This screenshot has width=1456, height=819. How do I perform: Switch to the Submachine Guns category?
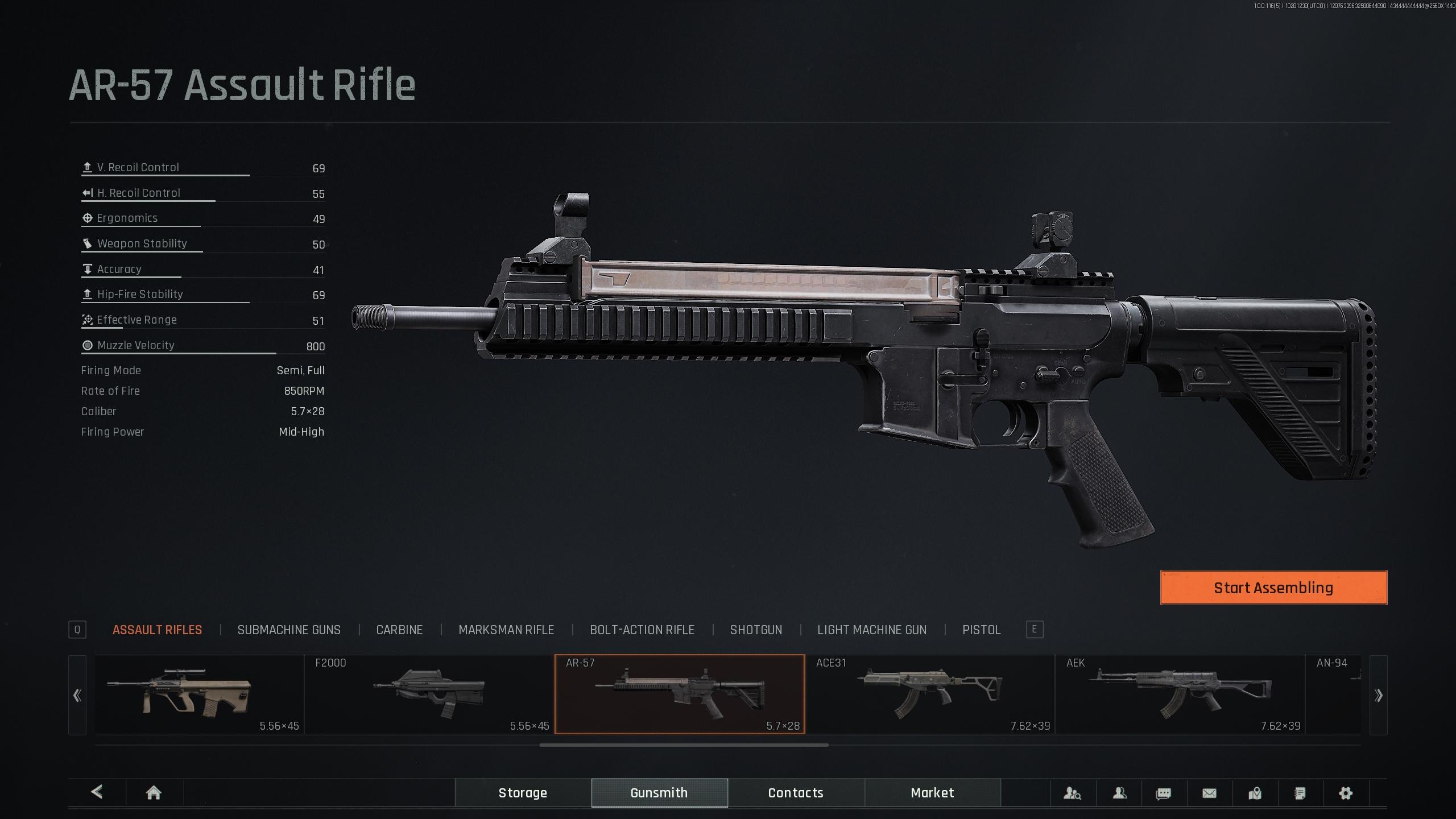(x=289, y=630)
